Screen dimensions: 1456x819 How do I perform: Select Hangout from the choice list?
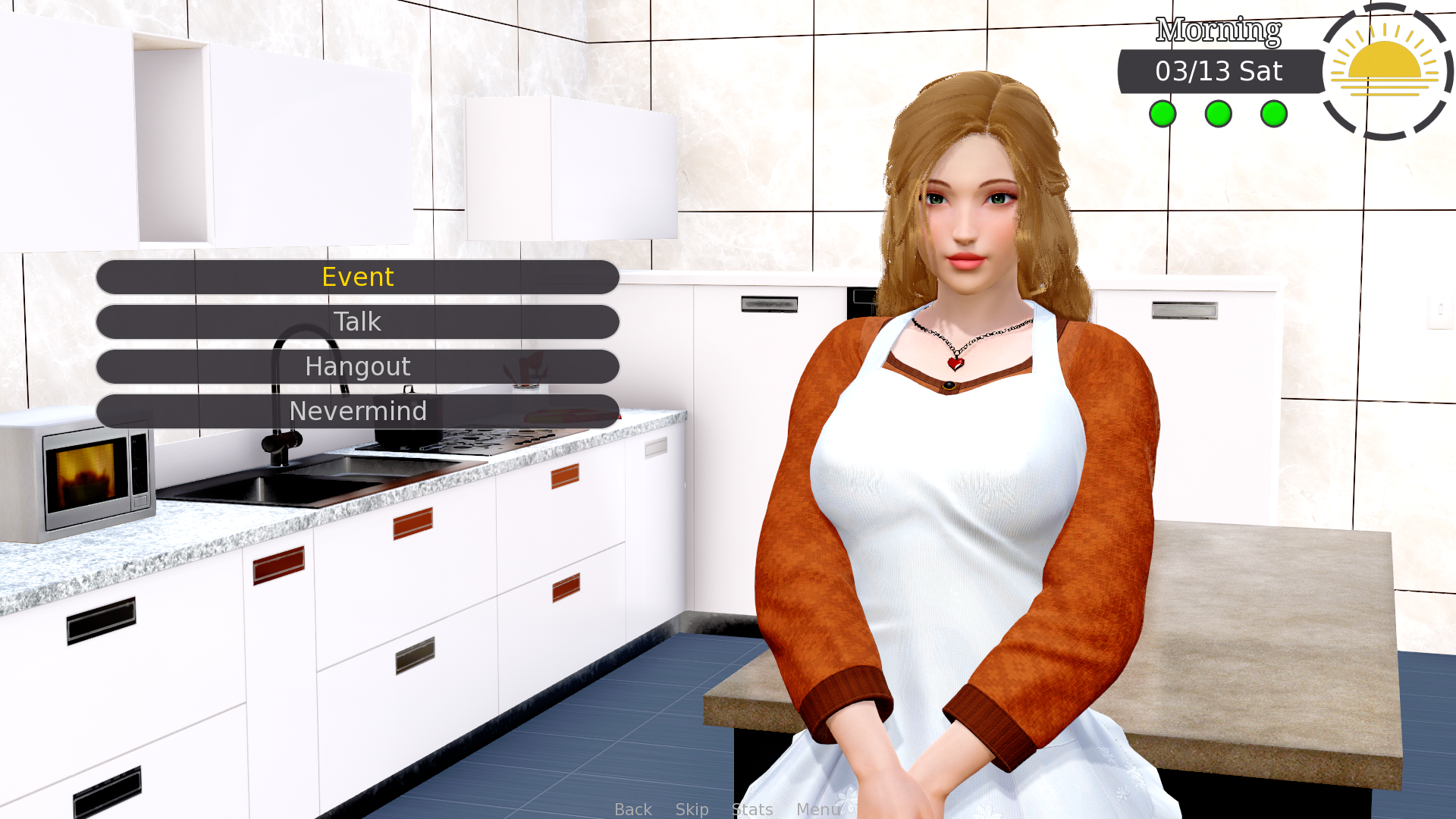click(x=357, y=366)
